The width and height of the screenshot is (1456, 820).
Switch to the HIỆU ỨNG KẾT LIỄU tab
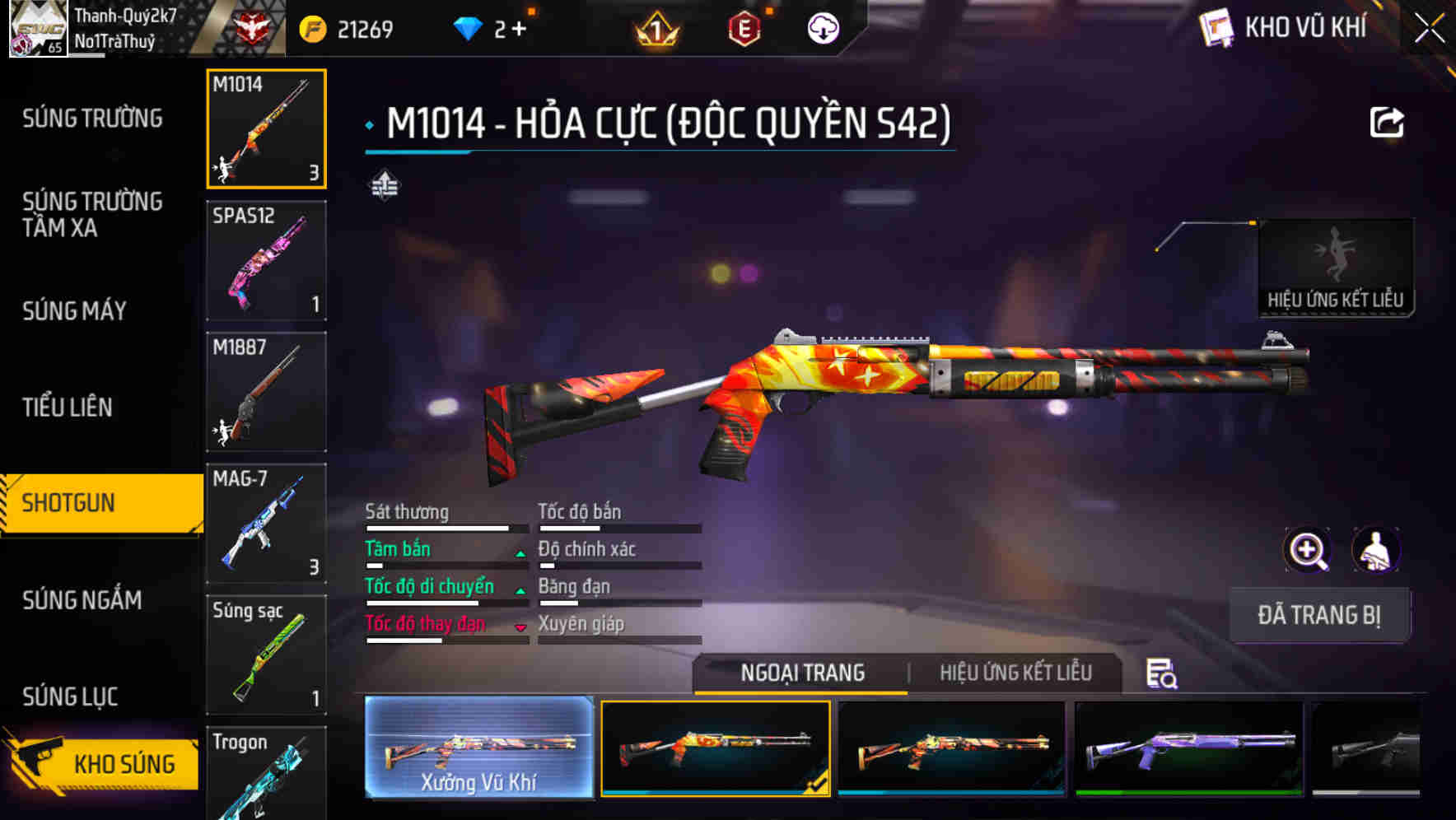pos(1017,673)
